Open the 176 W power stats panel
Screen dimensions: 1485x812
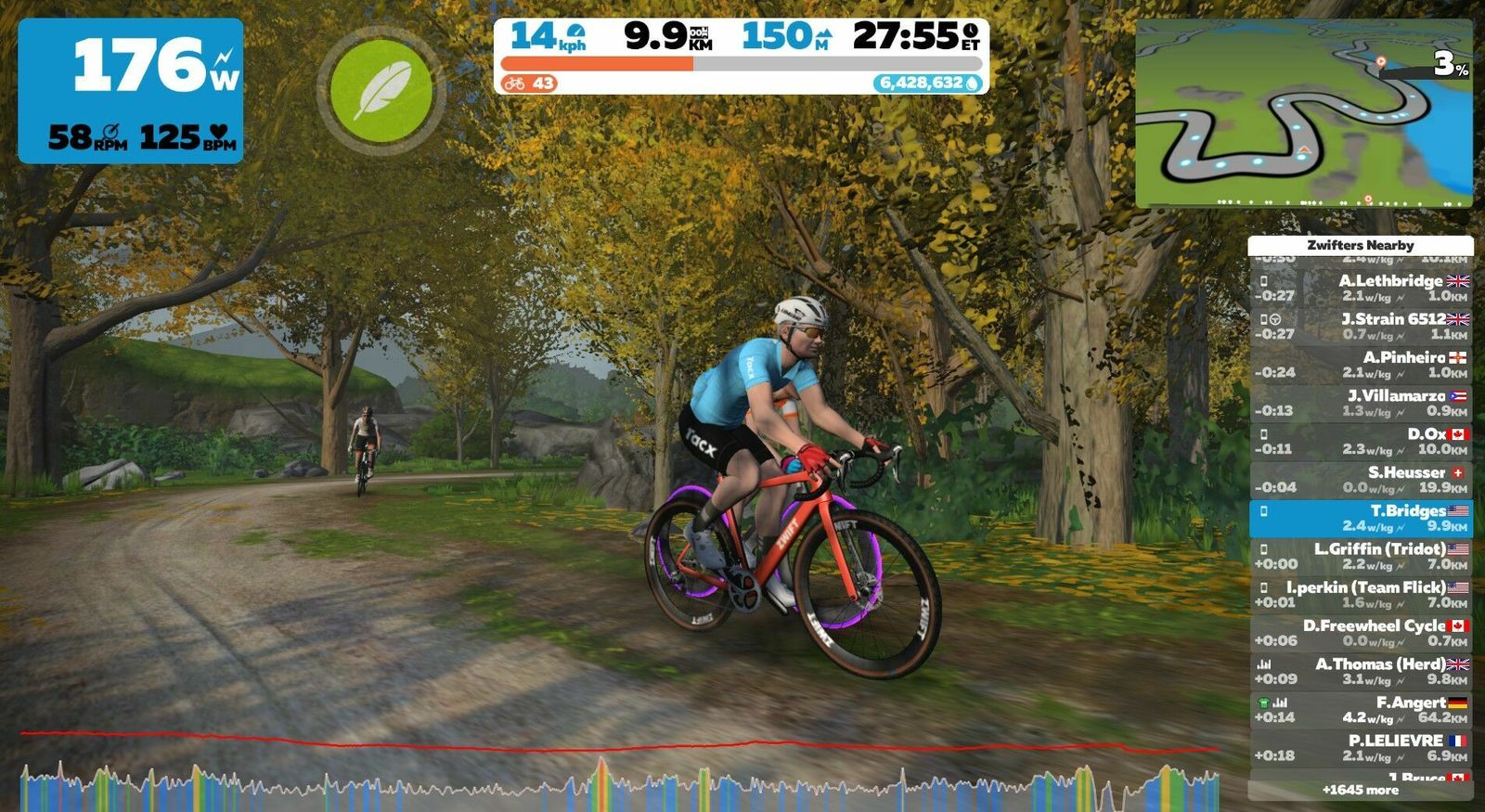131,90
